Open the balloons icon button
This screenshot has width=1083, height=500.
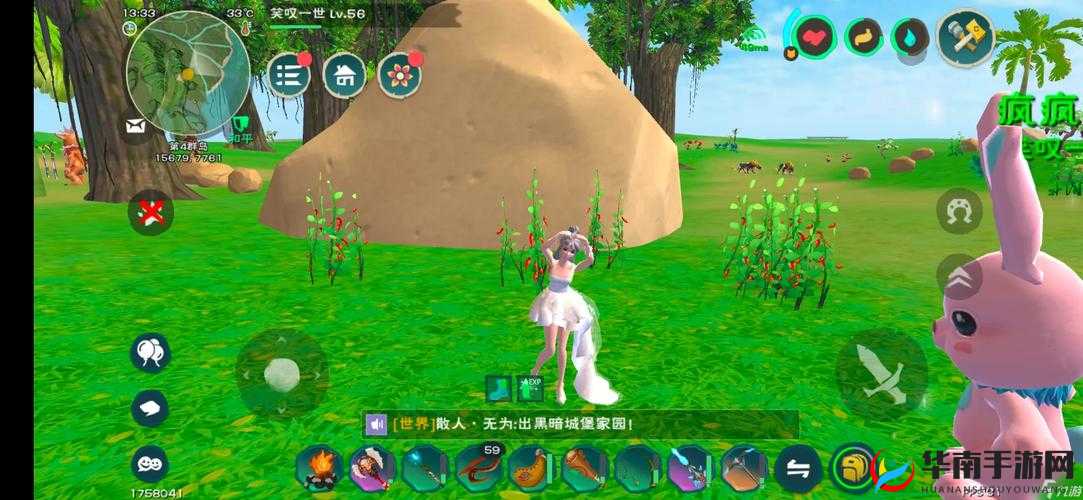[150, 352]
